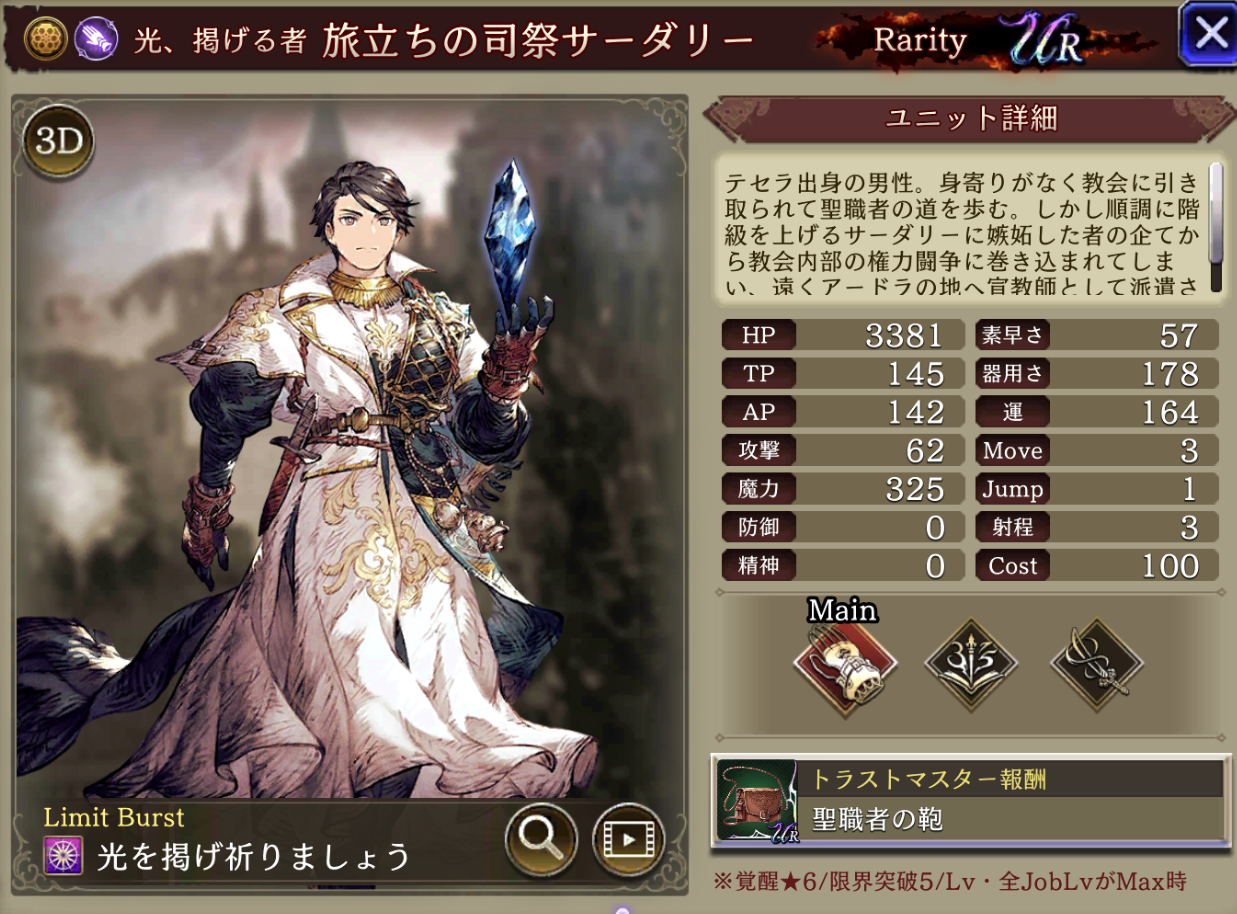1237x914 pixels.
Task: Toggle the 3D model view
Action: point(58,141)
